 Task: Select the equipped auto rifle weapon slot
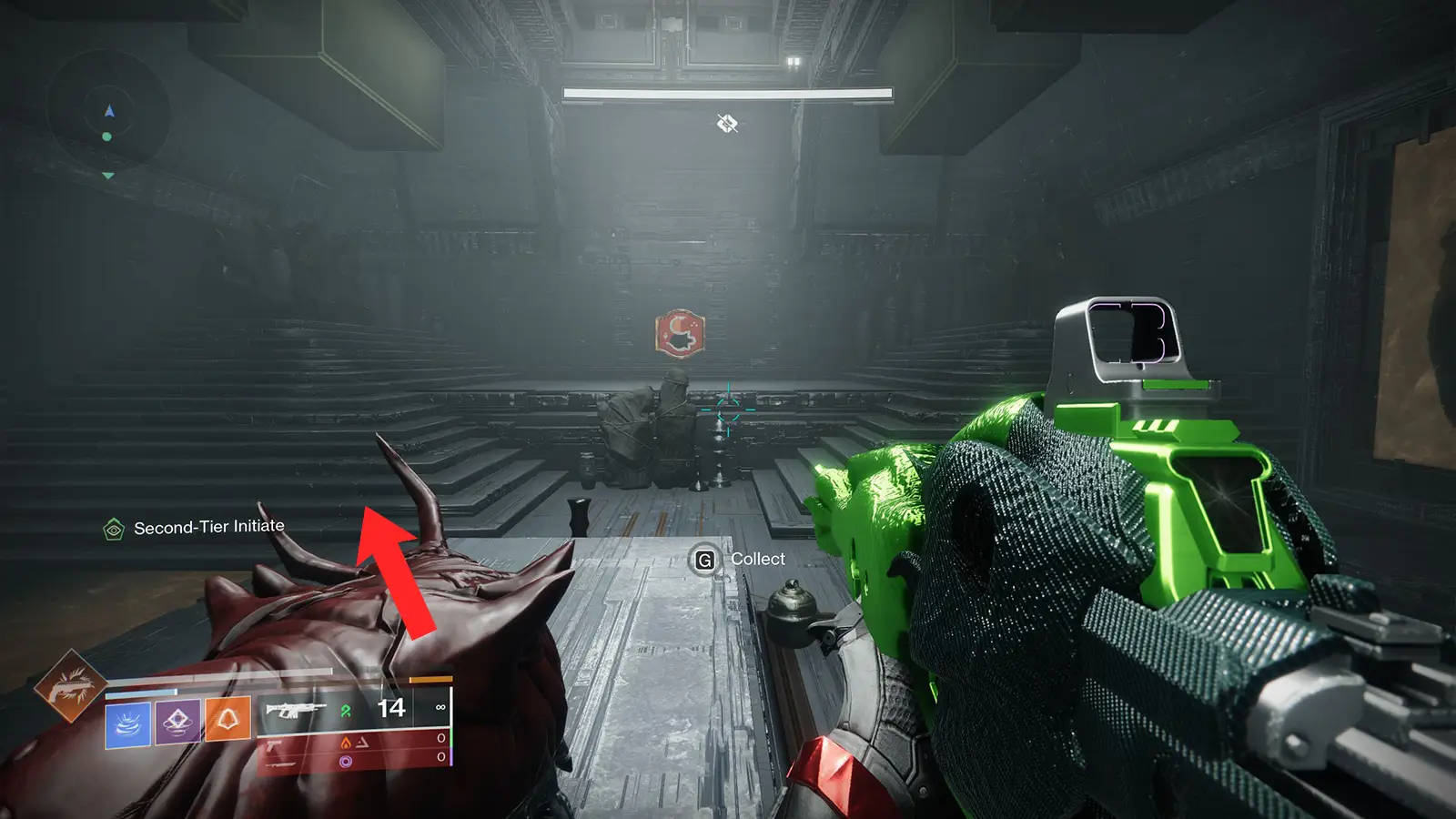point(295,709)
